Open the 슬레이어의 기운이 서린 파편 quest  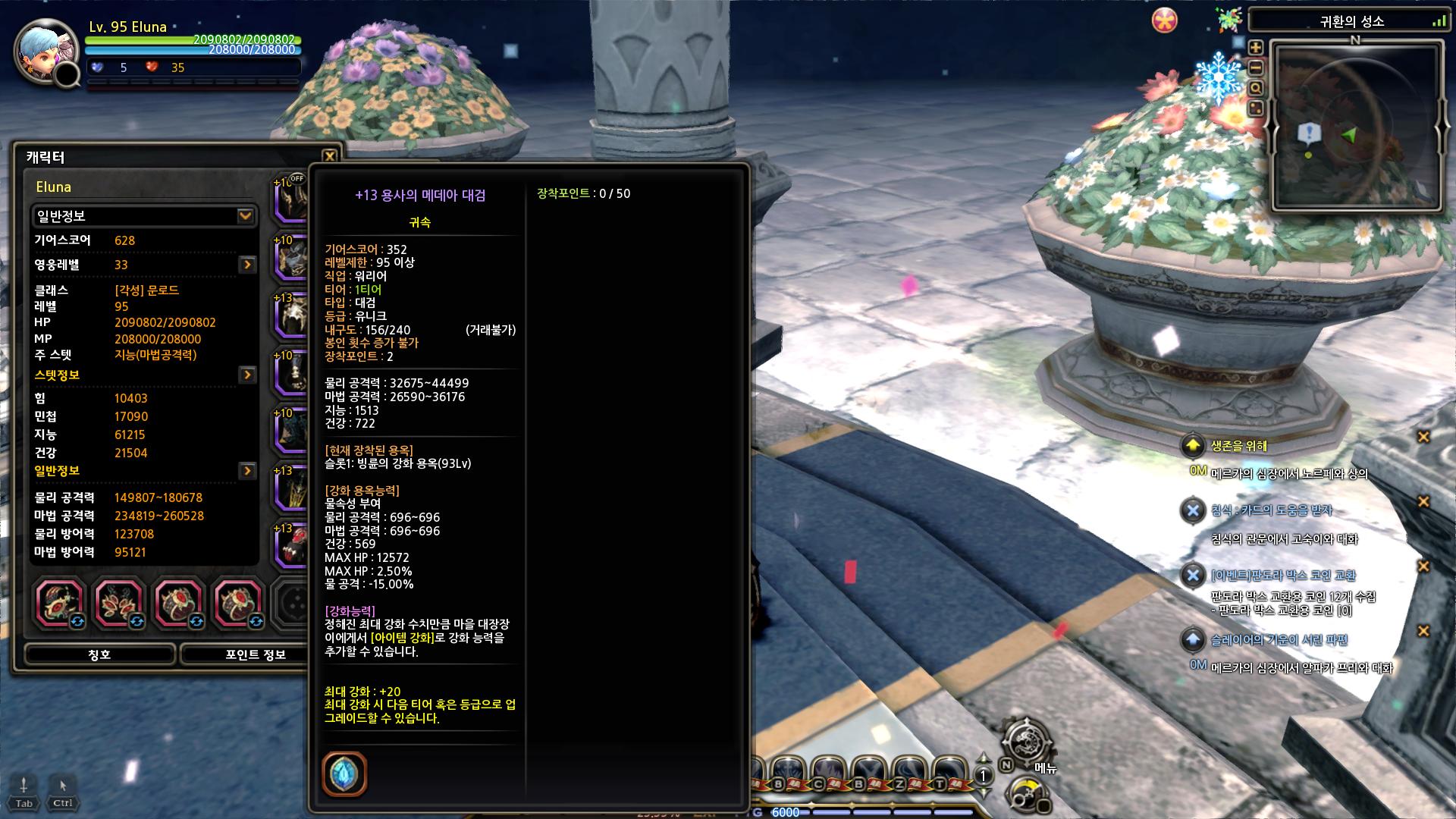point(1279,640)
